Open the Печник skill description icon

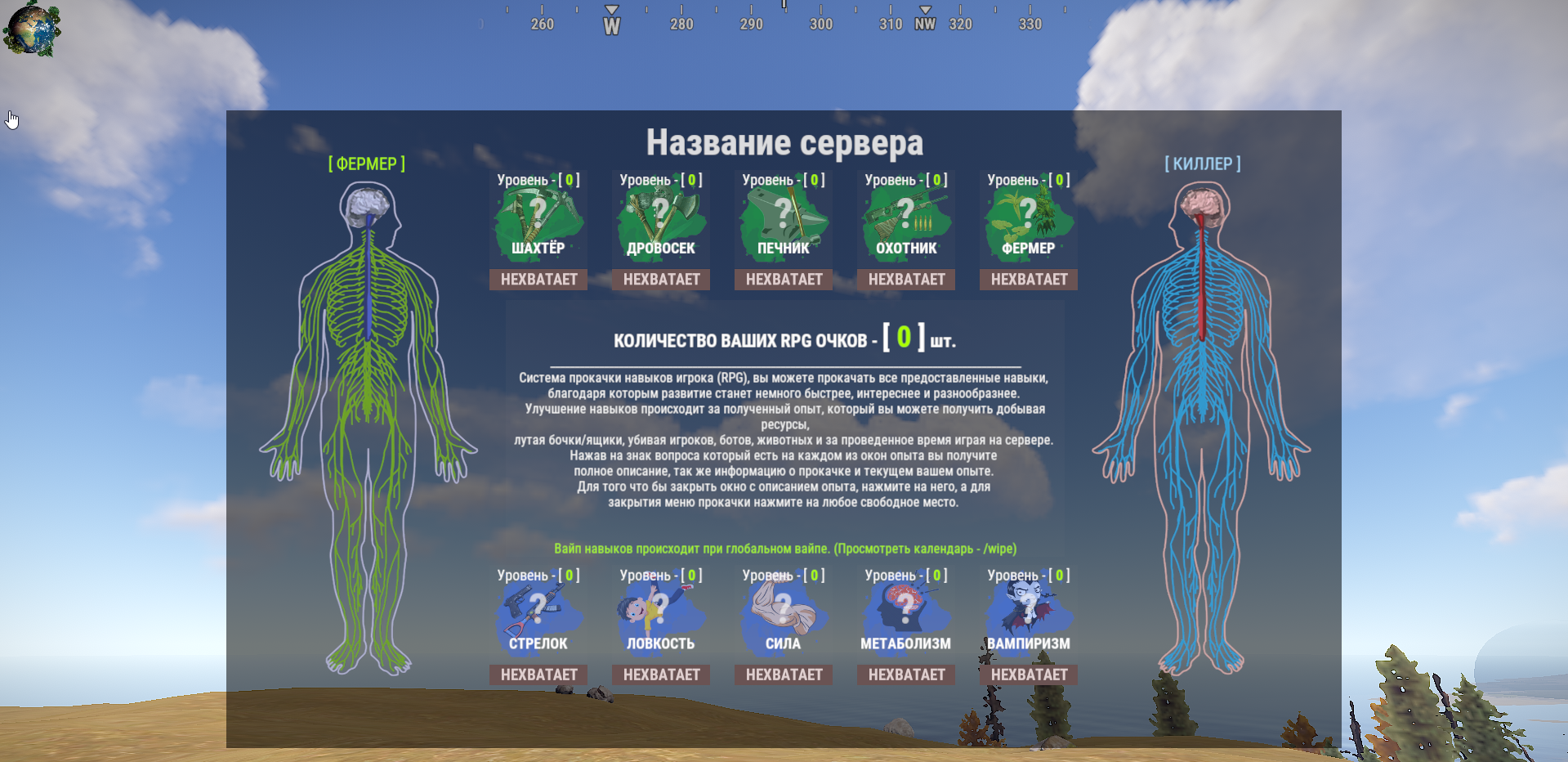pos(783,214)
